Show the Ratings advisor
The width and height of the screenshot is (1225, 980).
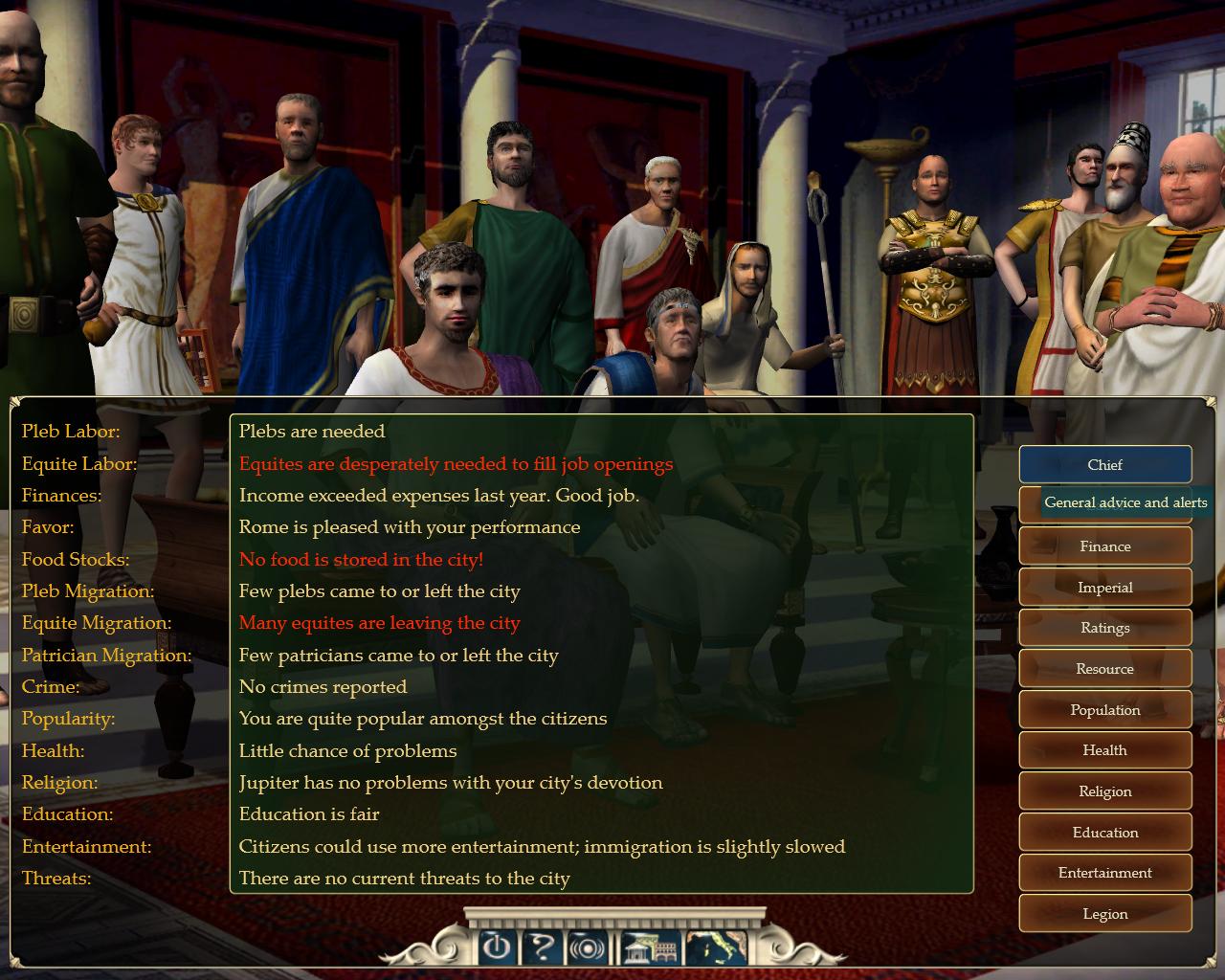1104,628
